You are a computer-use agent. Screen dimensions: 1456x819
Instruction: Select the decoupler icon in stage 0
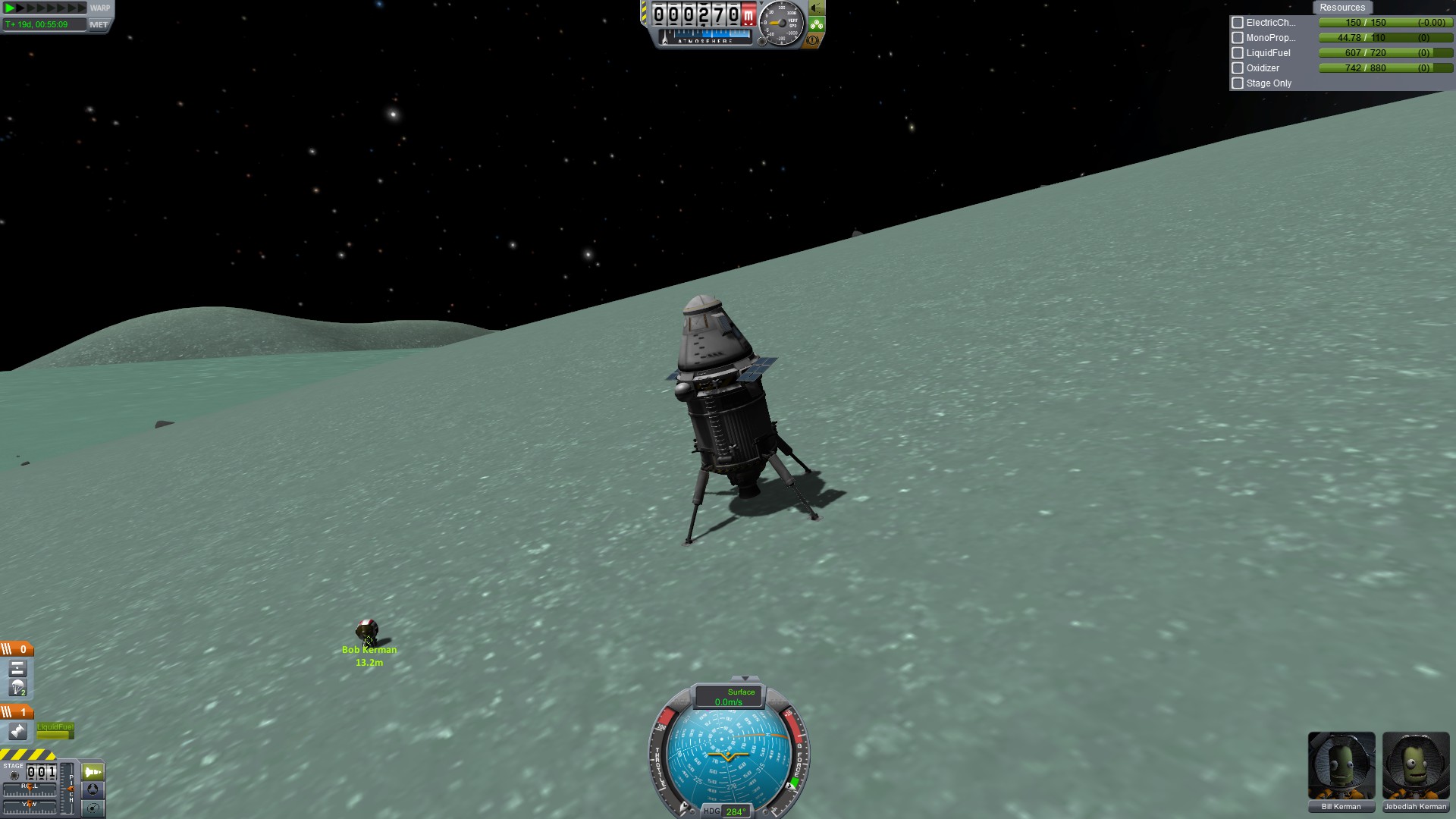point(17,669)
